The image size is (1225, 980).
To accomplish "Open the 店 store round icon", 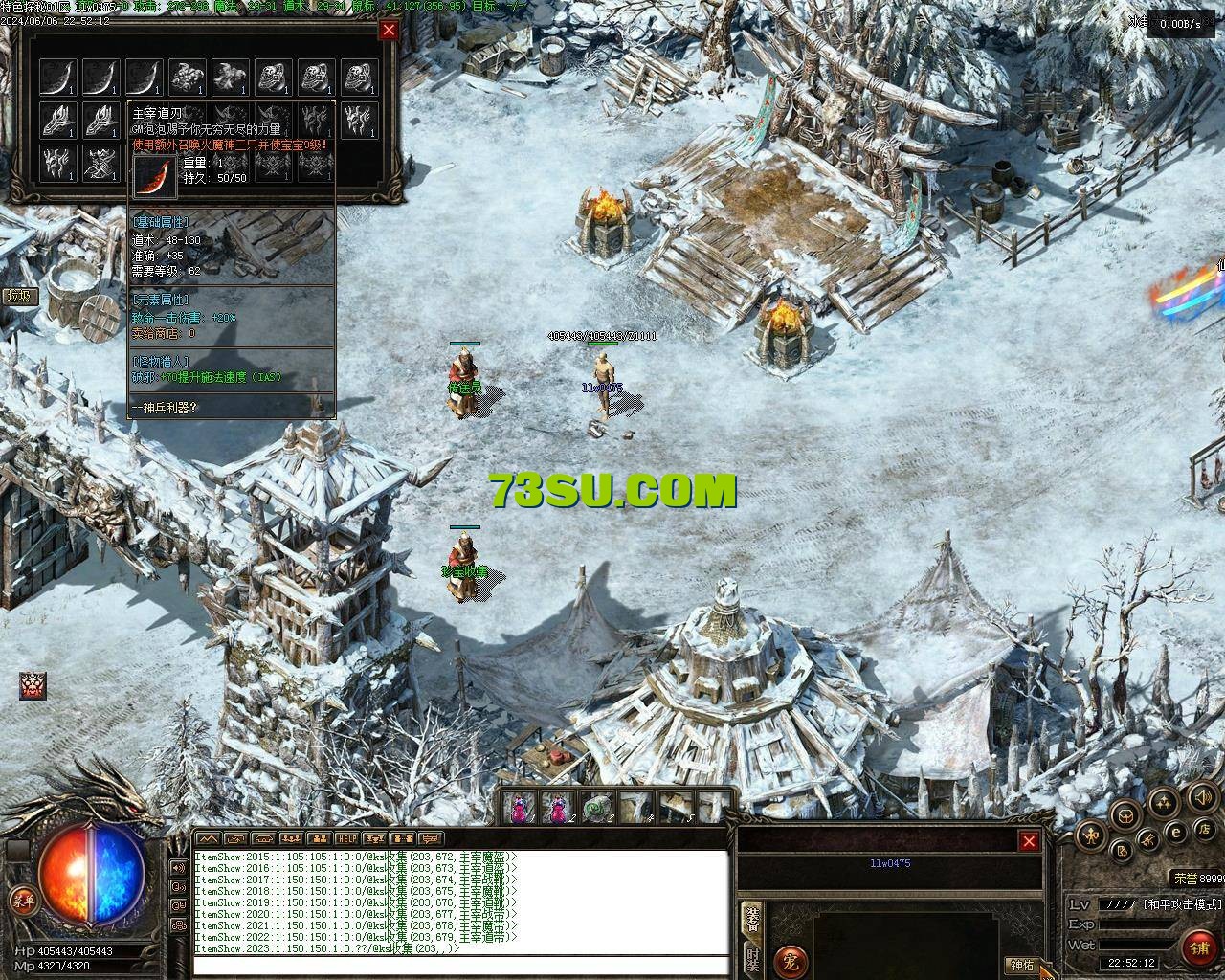I will click(1207, 828).
